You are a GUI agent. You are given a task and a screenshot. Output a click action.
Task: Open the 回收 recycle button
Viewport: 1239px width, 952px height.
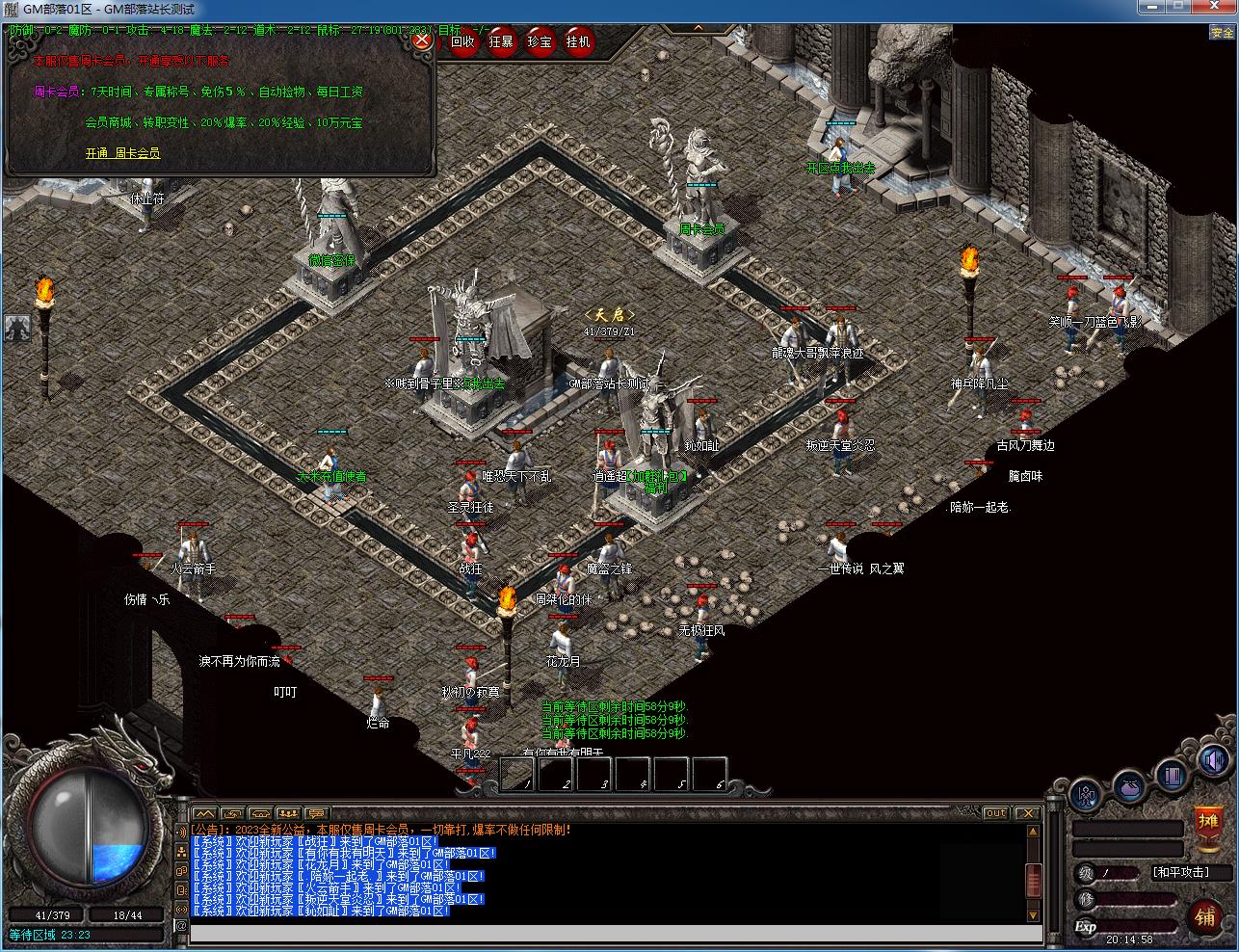pos(462,41)
